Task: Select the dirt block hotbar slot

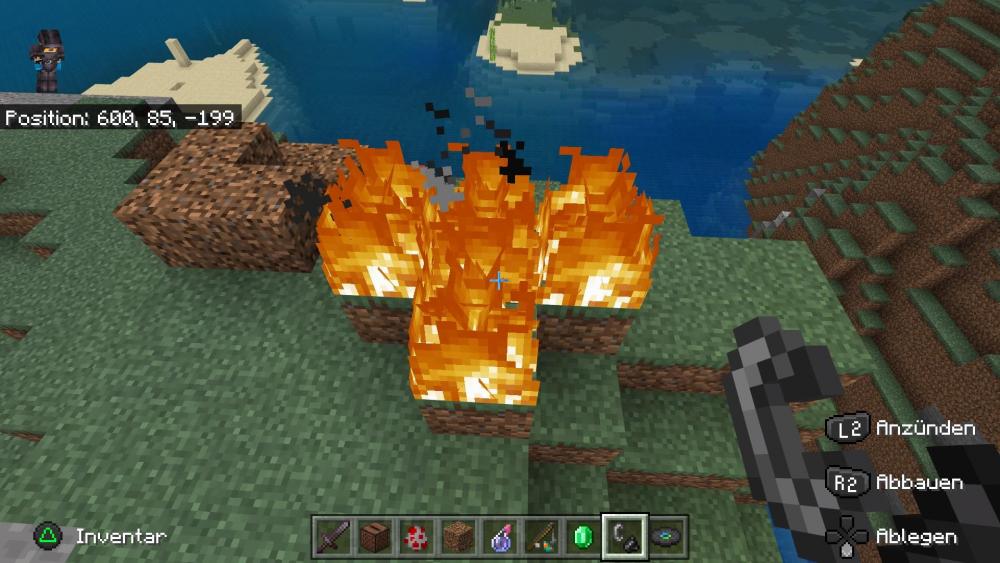Action: point(458,536)
